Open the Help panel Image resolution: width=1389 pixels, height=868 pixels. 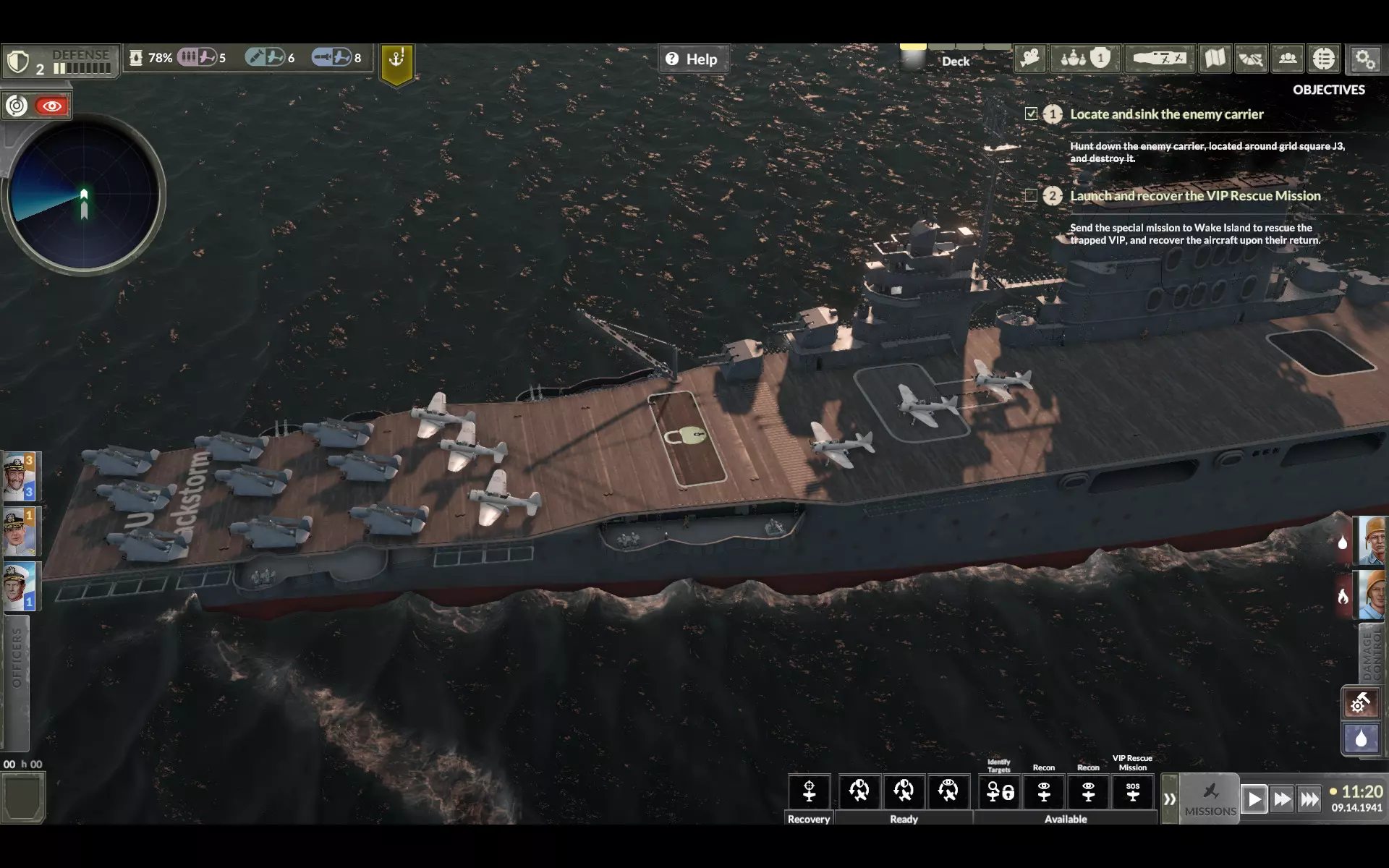point(692,59)
